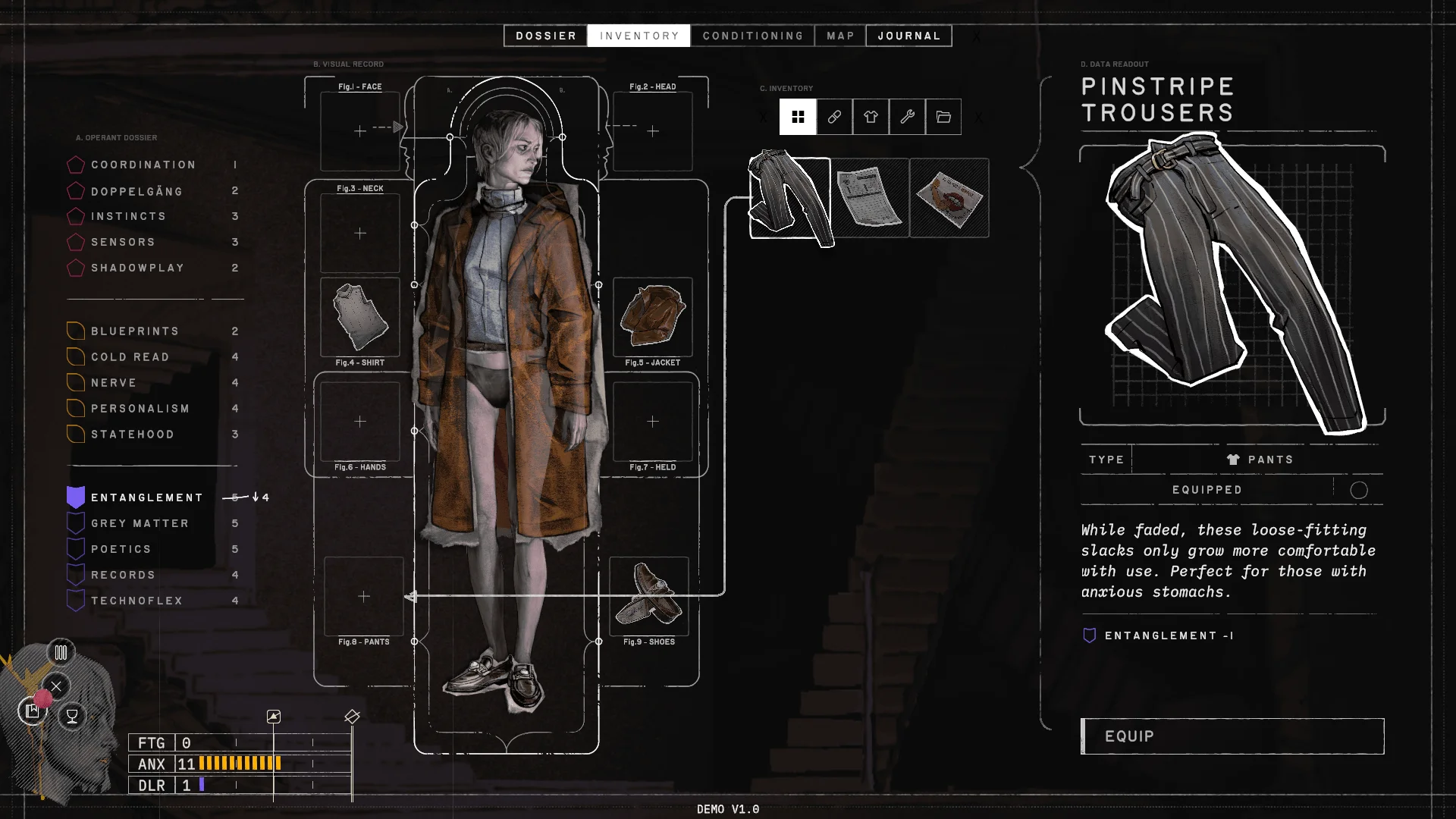Click the pause icon above the portrait

pyautogui.click(x=61, y=651)
